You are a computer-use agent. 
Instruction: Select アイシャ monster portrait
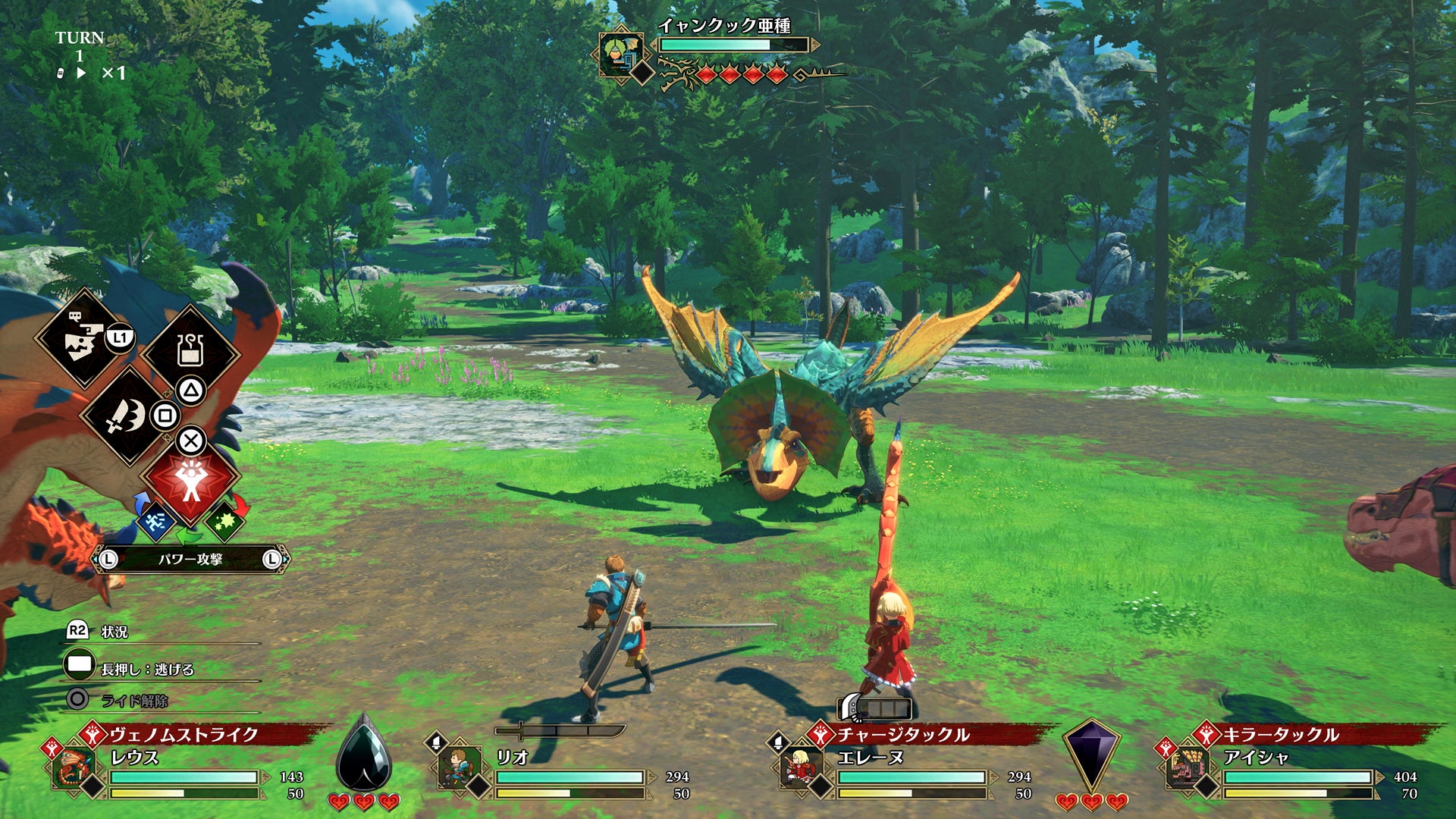[x=1187, y=768]
